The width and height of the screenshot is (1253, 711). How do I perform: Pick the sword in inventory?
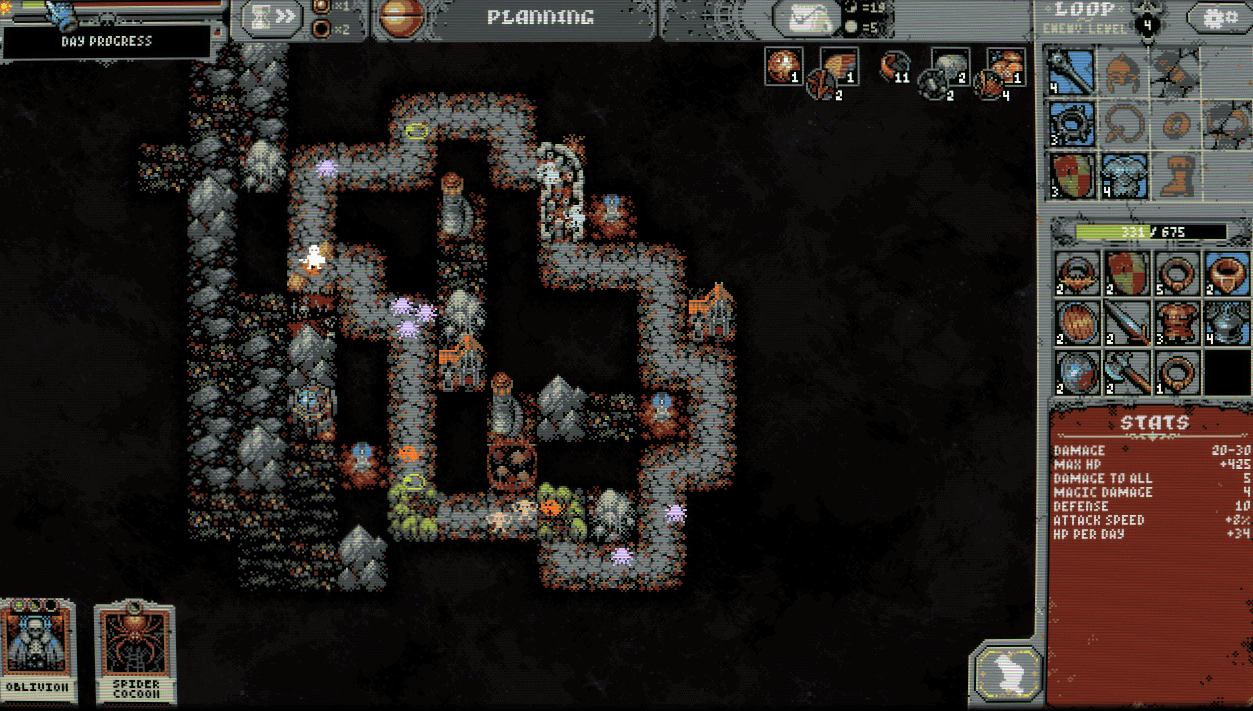1127,323
